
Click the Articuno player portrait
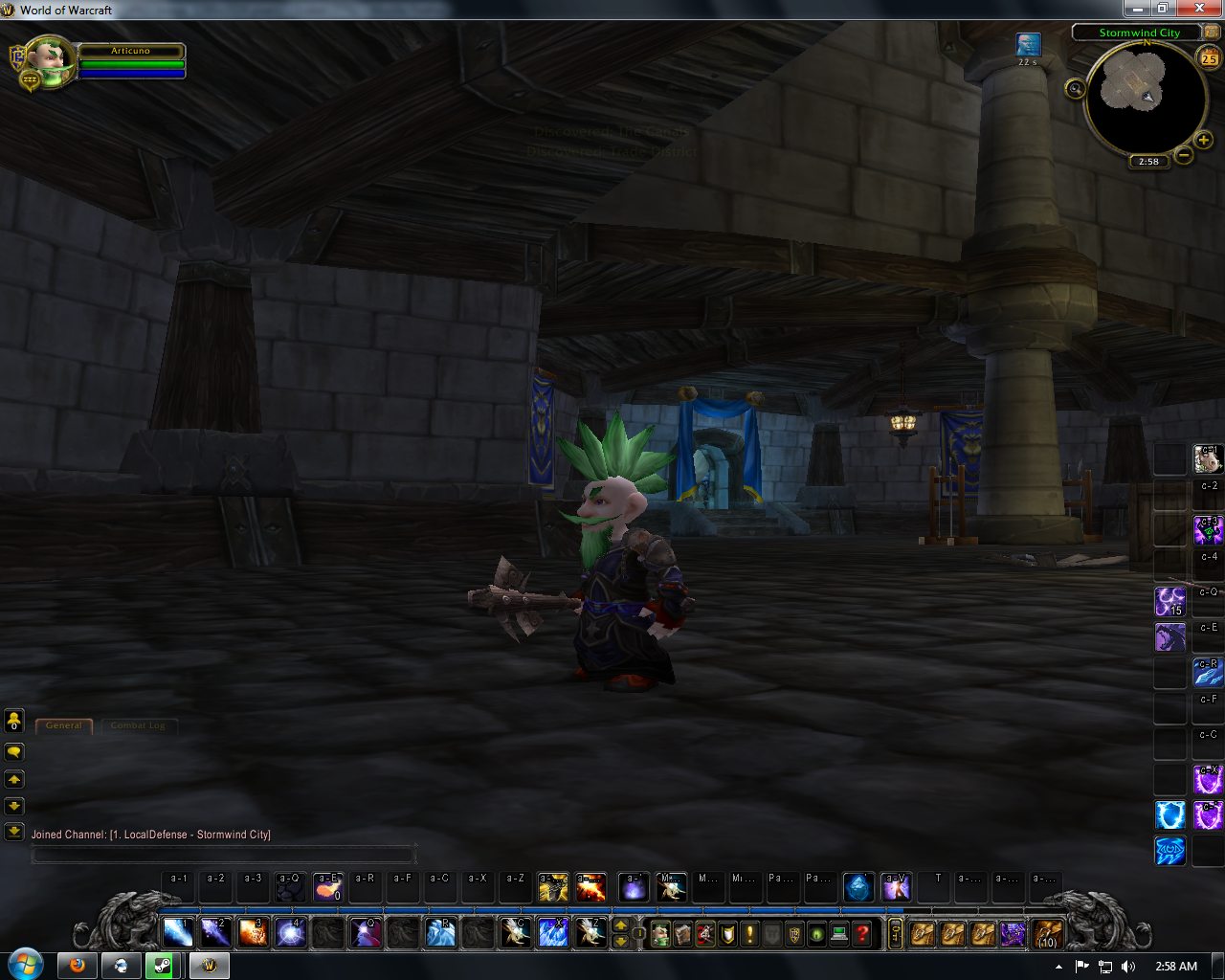point(51,61)
